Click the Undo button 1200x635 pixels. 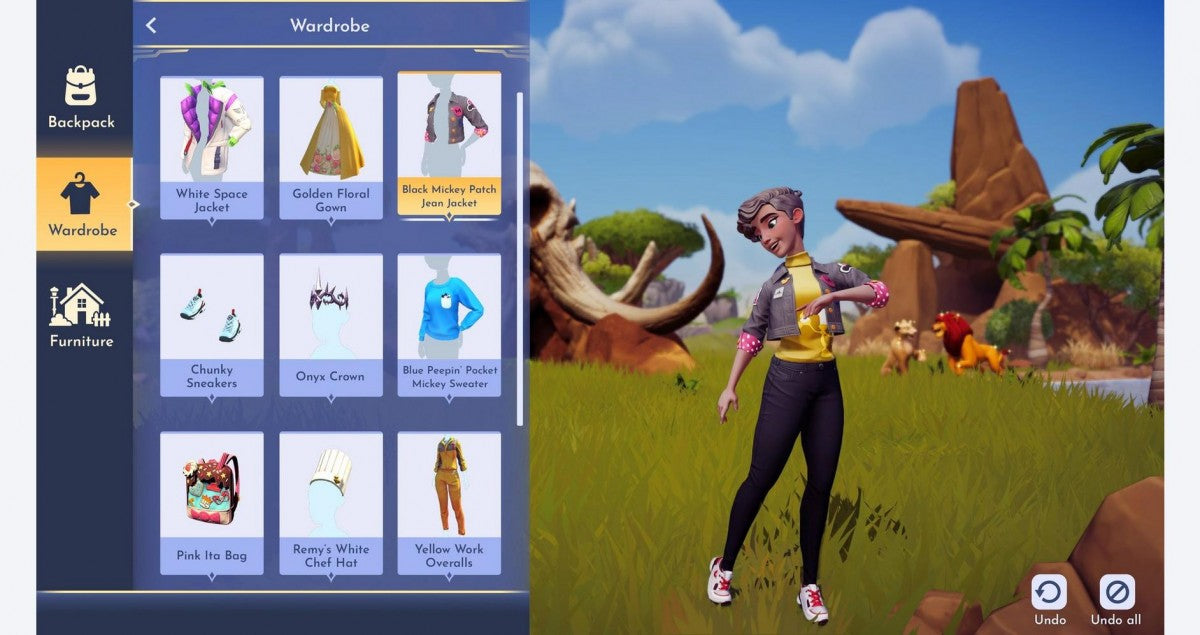(1049, 599)
